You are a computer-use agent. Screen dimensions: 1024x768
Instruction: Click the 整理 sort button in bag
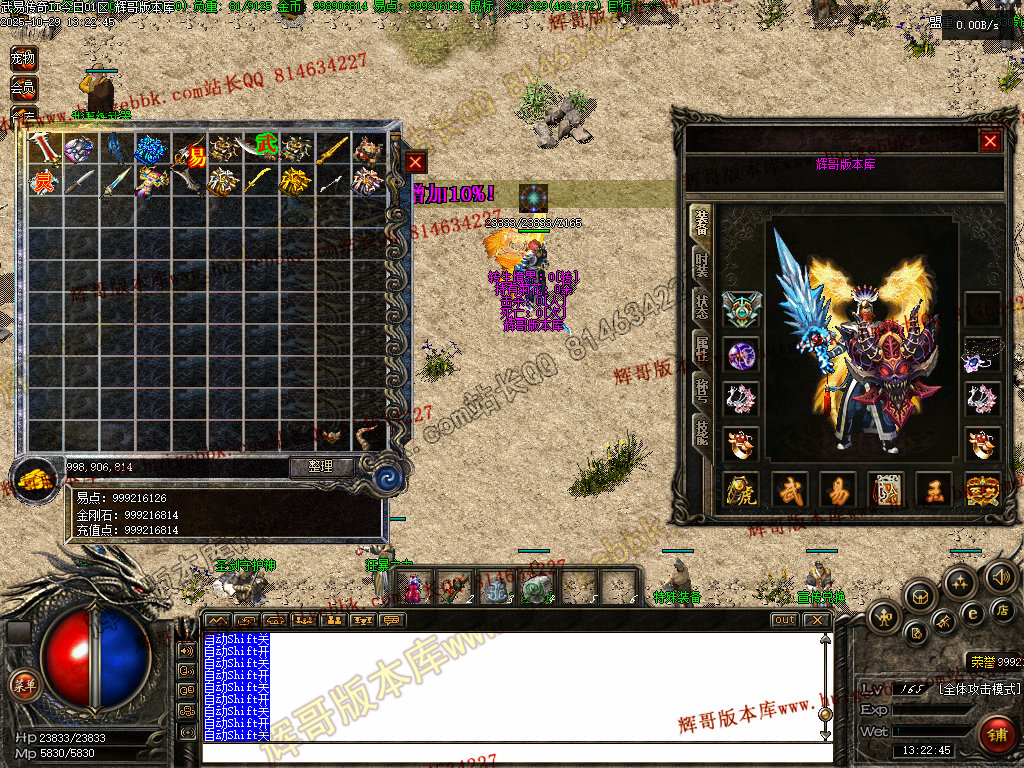(x=322, y=466)
